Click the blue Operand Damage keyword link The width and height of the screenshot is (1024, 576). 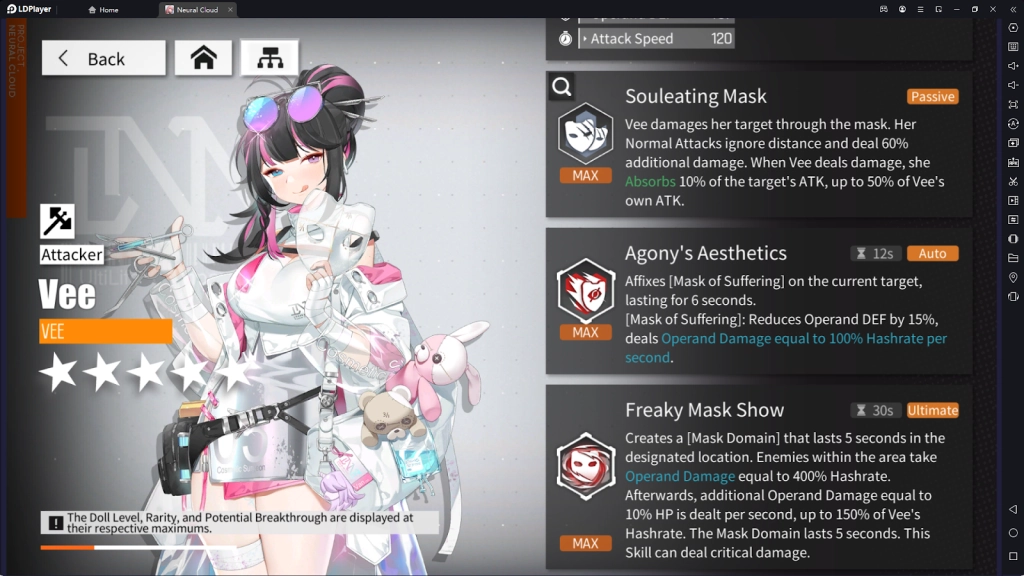[680, 476]
